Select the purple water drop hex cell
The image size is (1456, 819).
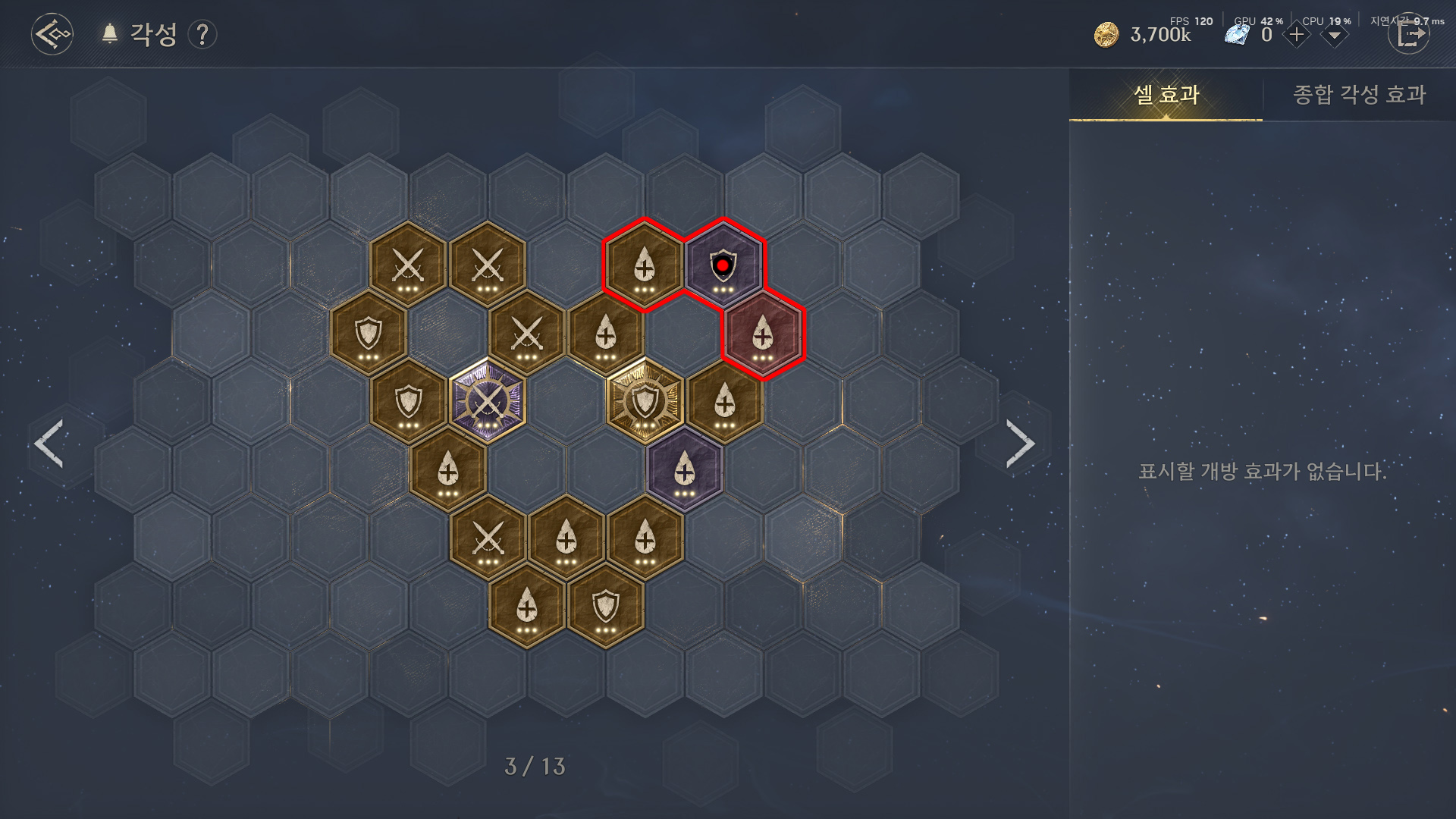click(x=685, y=469)
